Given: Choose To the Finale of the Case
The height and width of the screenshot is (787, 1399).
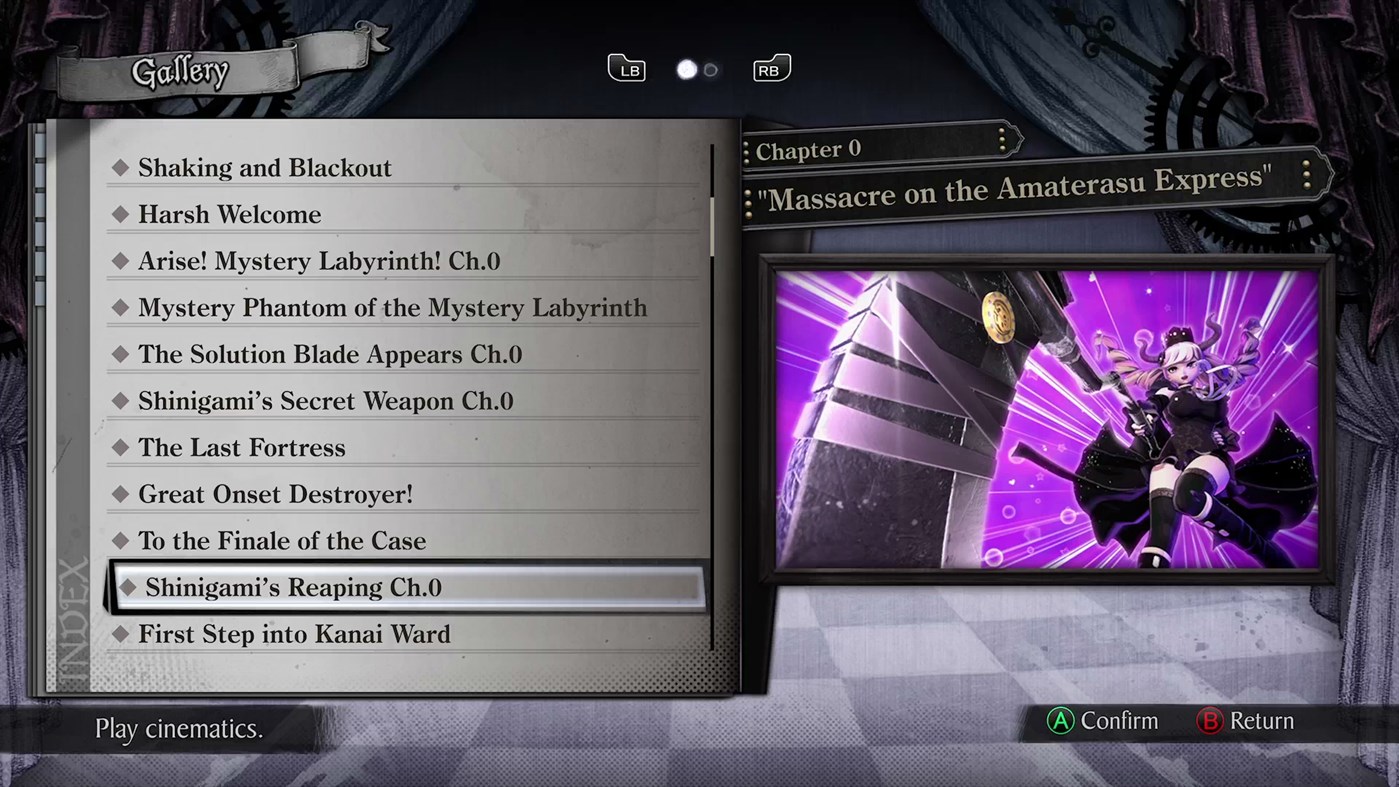Looking at the screenshot, I should click(x=282, y=541).
